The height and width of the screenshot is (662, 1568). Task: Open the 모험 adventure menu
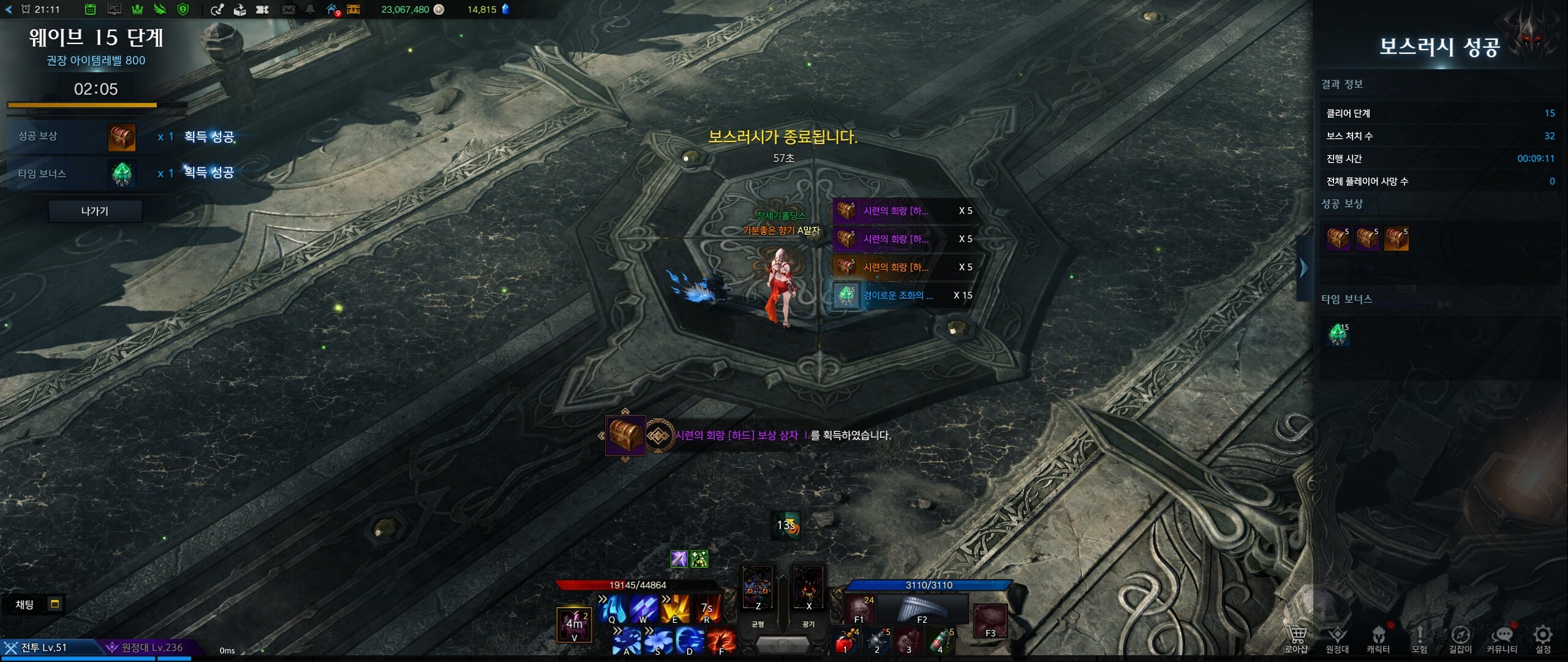click(1419, 639)
